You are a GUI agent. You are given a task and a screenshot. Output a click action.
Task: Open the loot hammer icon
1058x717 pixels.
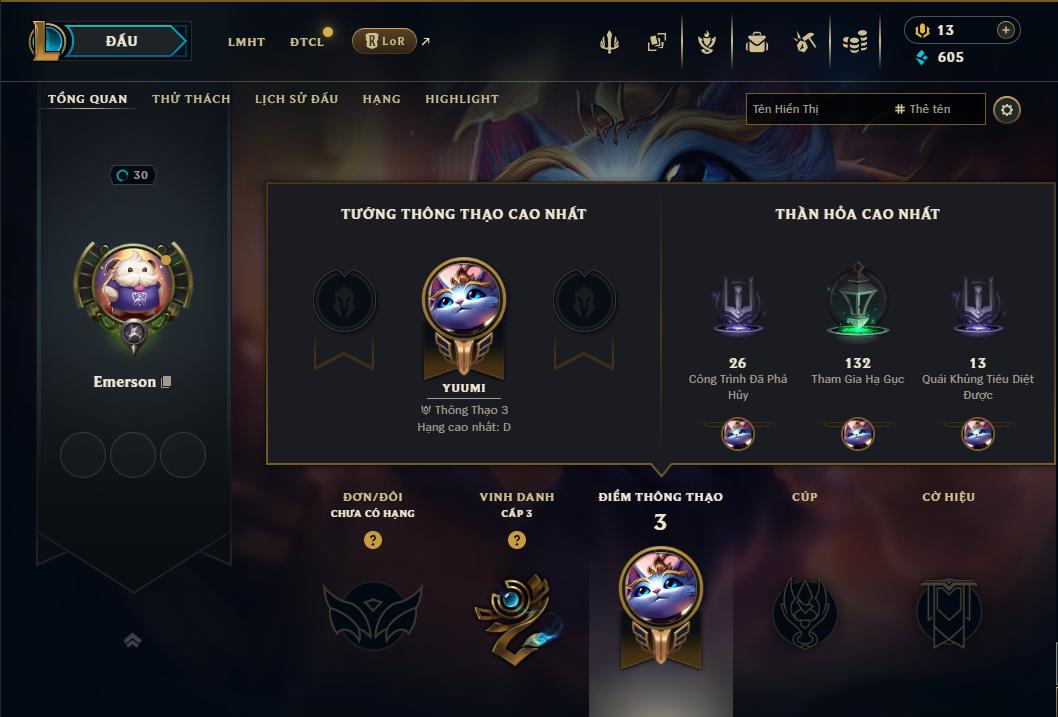point(805,42)
